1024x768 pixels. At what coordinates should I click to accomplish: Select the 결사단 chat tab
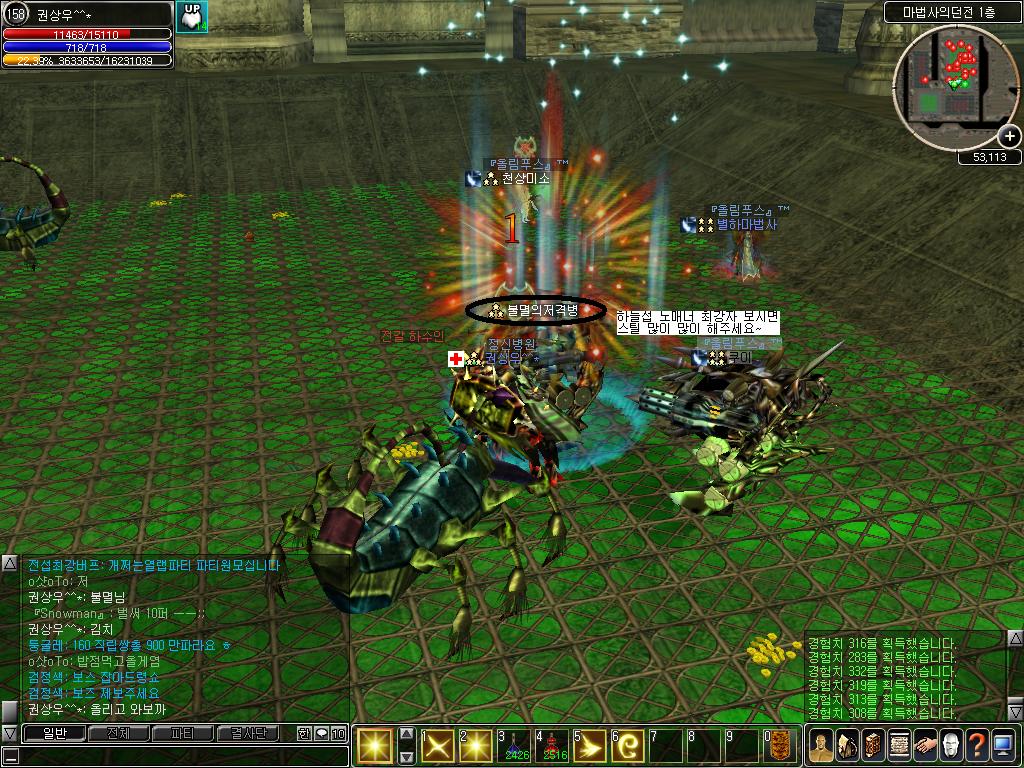pyautogui.click(x=249, y=733)
